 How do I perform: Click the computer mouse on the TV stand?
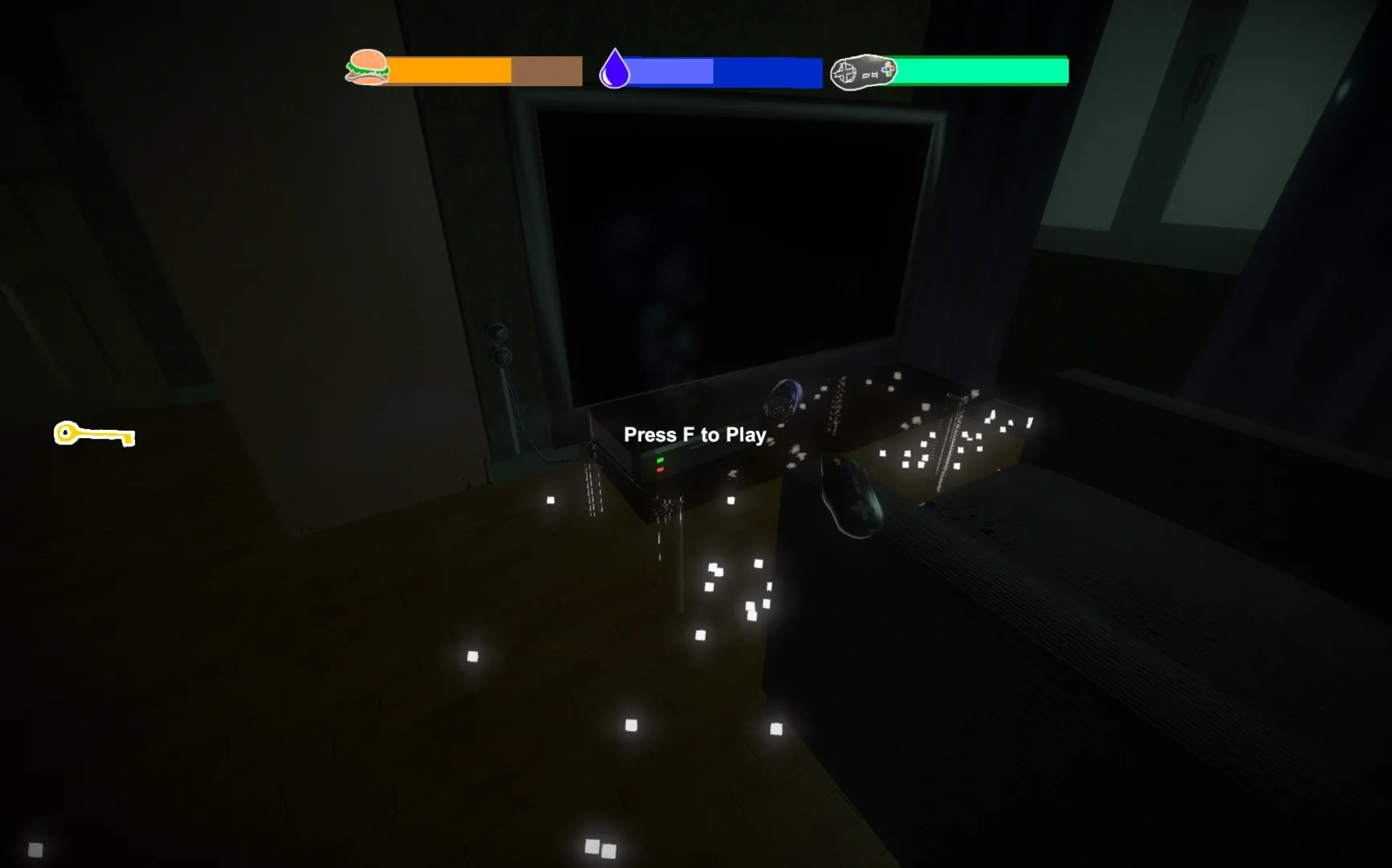tap(852, 494)
